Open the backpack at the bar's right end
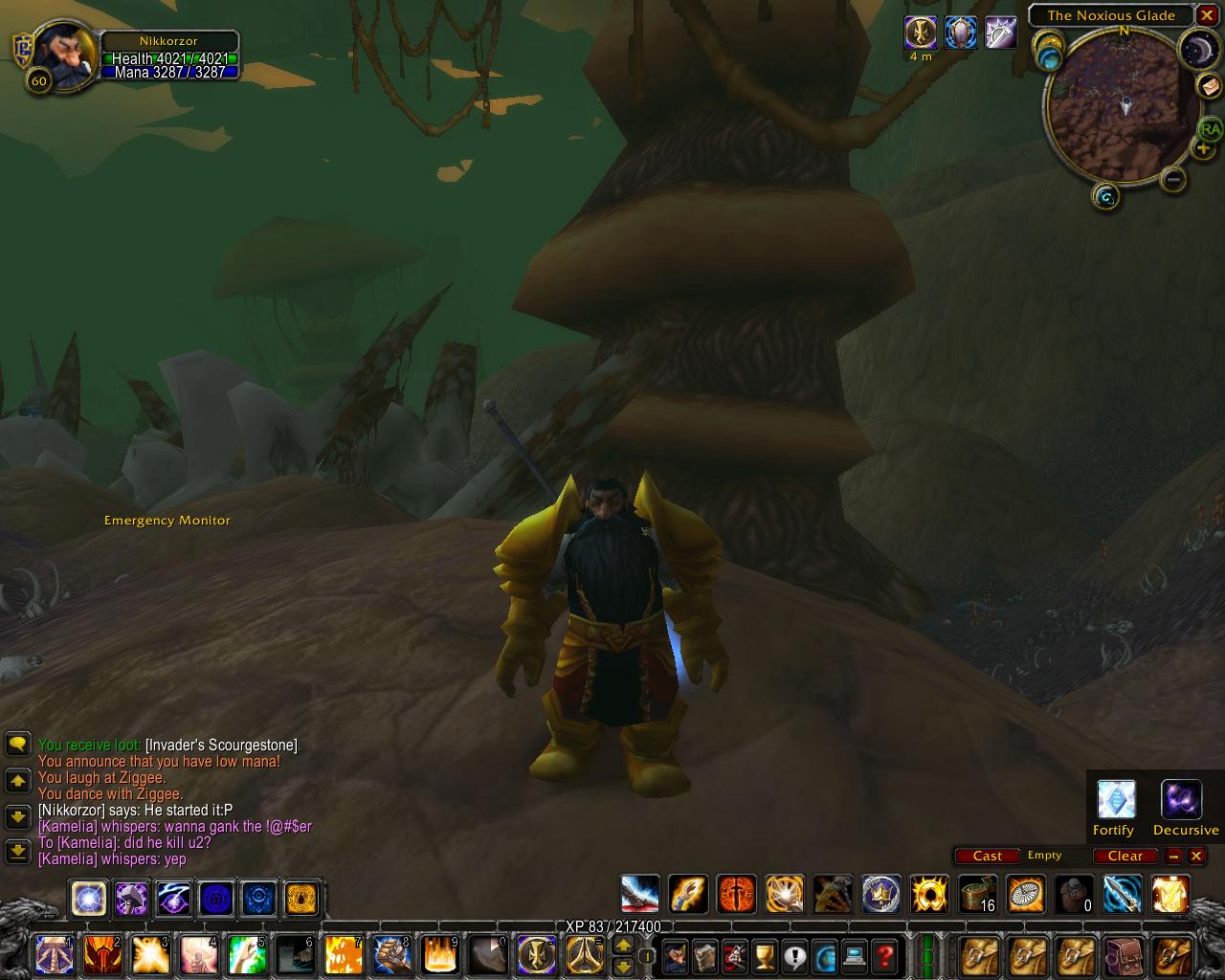 pos(1171,955)
